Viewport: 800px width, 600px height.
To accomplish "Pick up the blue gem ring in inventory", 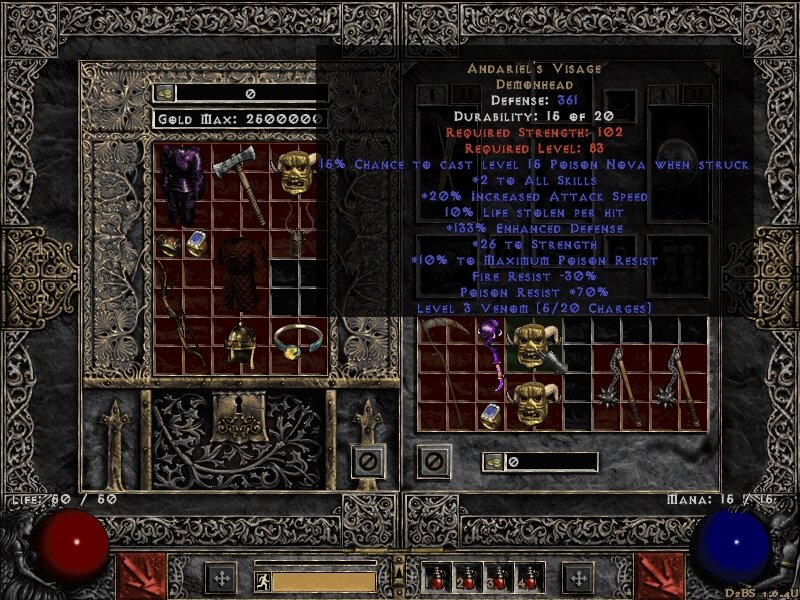I will [491, 415].
